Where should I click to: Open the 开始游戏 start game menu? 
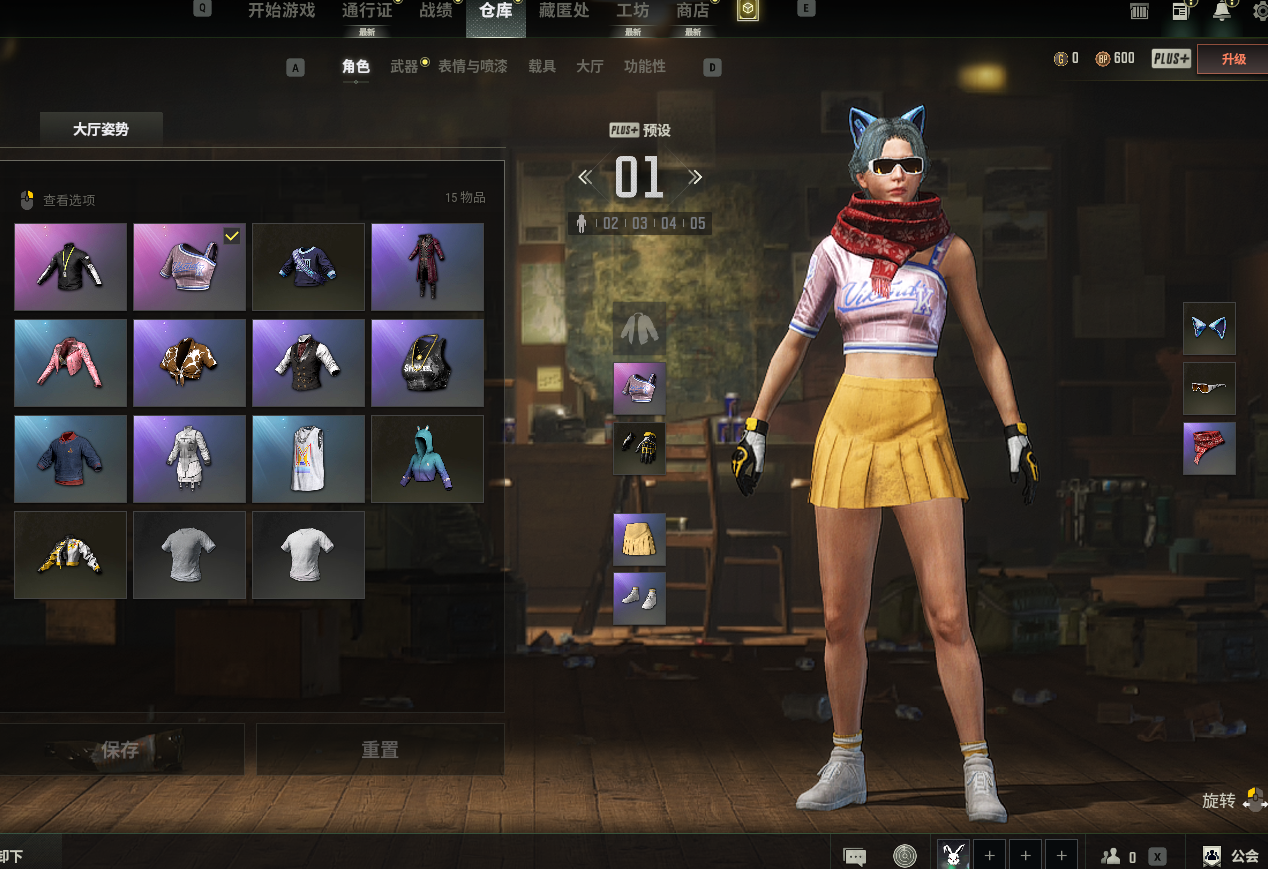coord(281,11)
